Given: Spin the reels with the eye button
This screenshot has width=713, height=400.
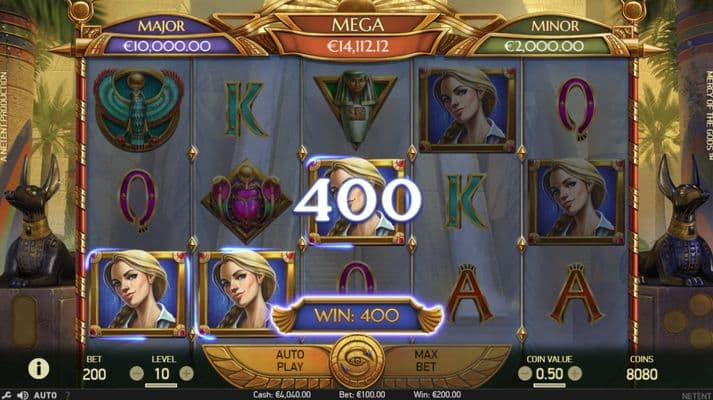Looking at the screenshot, I should [356, 361].
